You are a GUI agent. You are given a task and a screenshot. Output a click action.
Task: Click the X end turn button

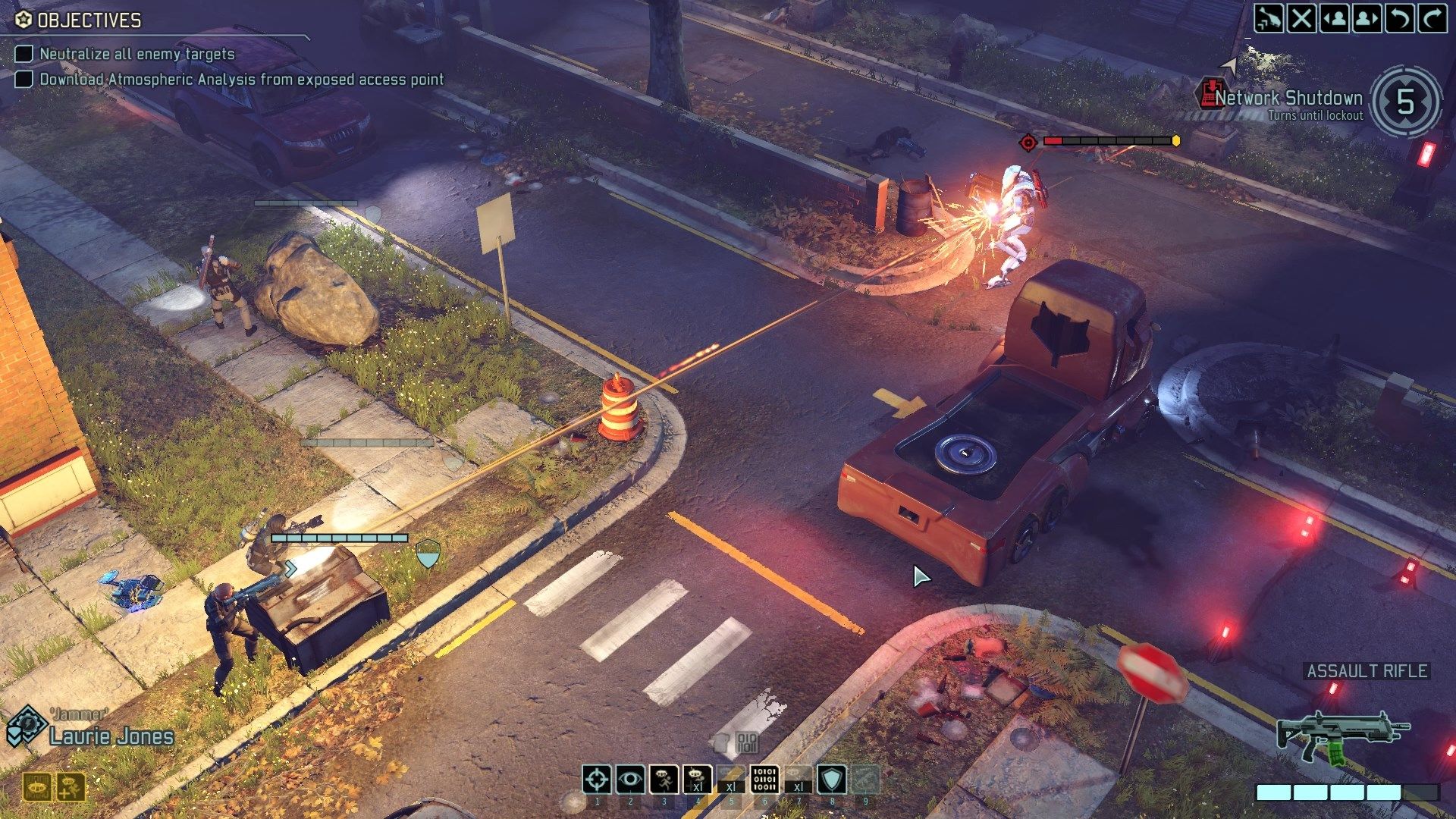pyautogui.click(x=1301, y=17)
